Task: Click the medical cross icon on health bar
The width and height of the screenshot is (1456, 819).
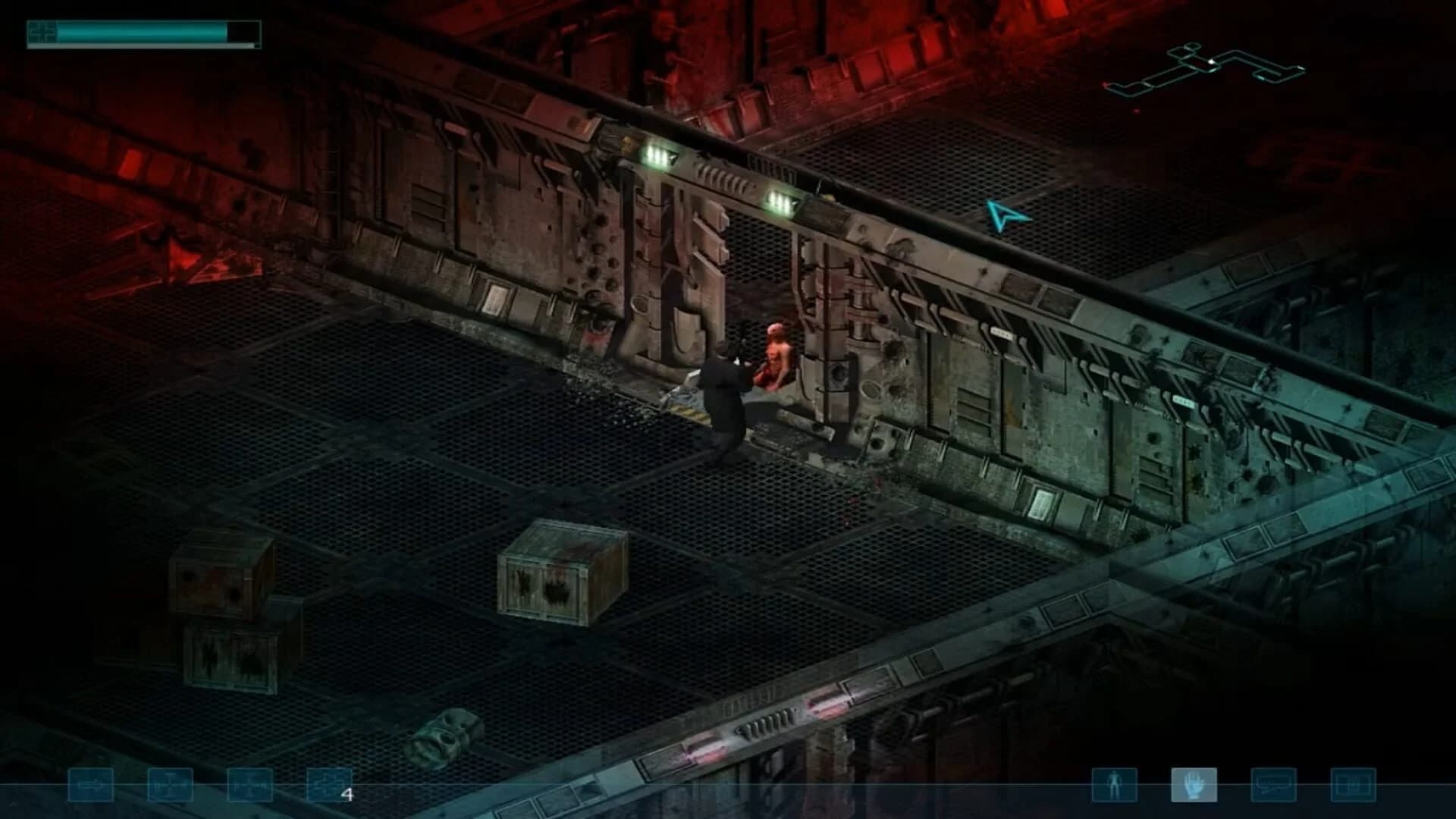Action: (x=40, y=30)
